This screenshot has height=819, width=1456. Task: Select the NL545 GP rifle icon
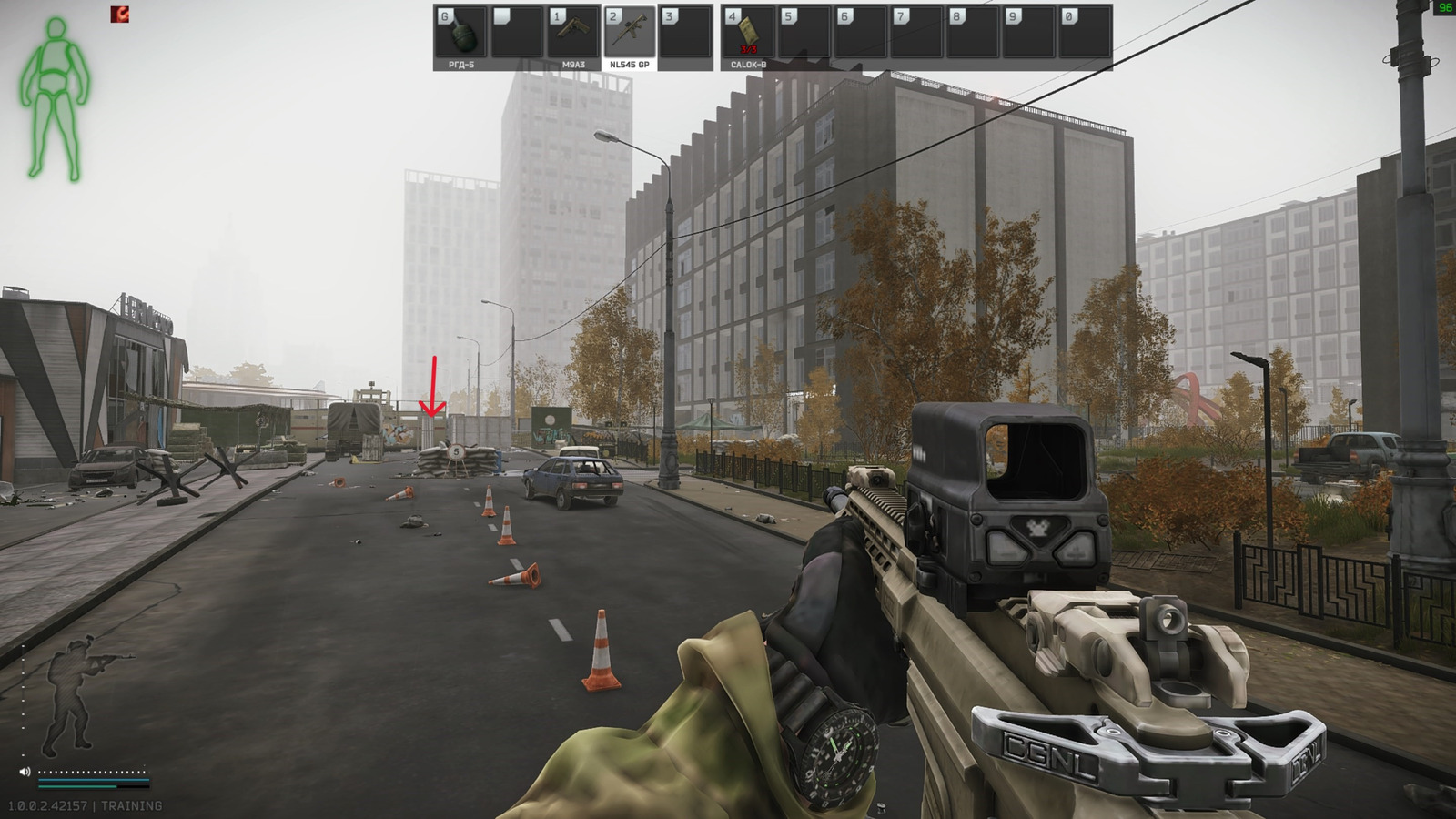pyautogui.click(x=631, y=30)
